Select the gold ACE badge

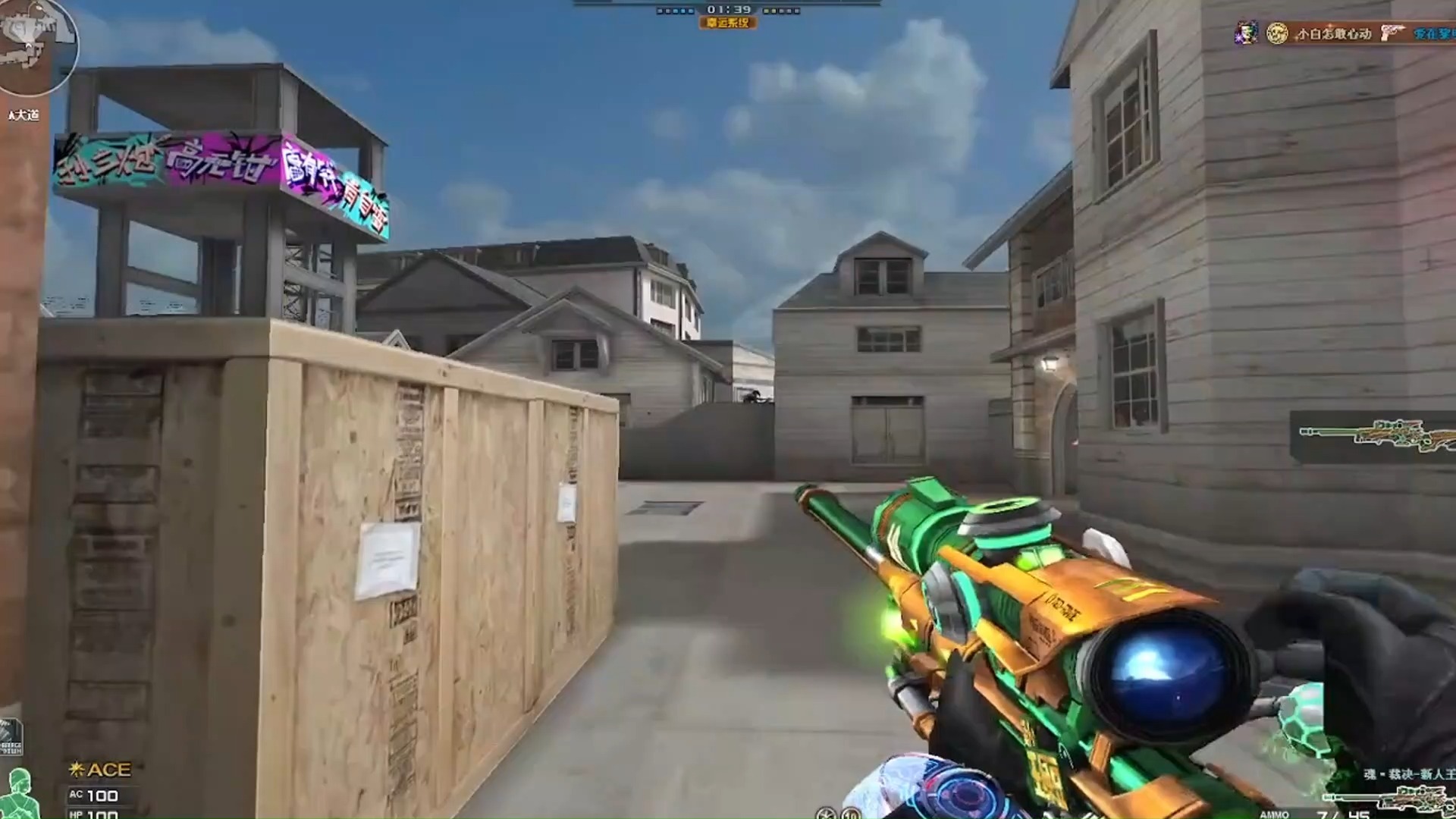coord(100,770)
